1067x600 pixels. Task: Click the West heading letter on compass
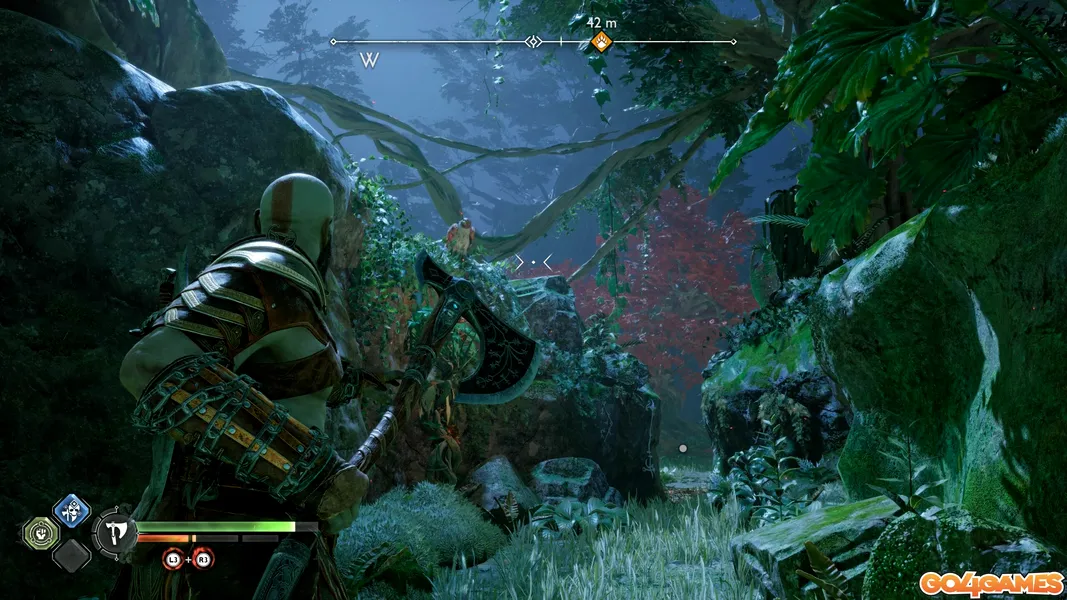[x=369, y=60]
